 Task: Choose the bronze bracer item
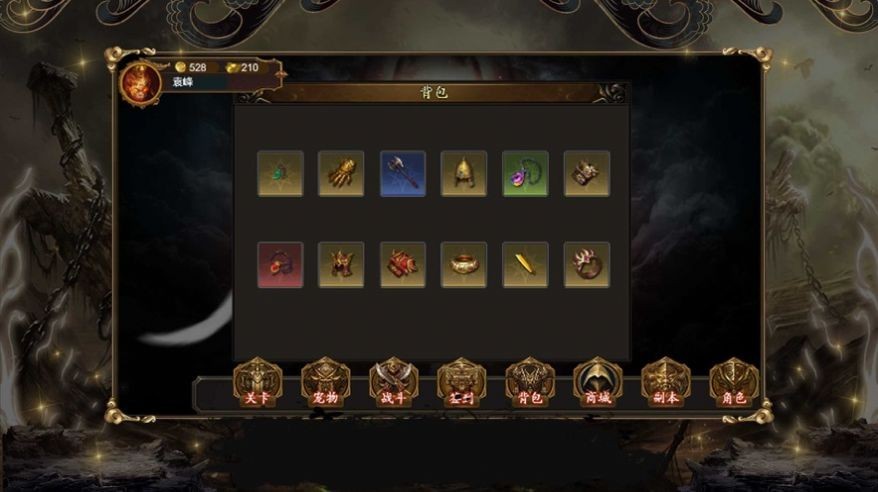(586, 174)
